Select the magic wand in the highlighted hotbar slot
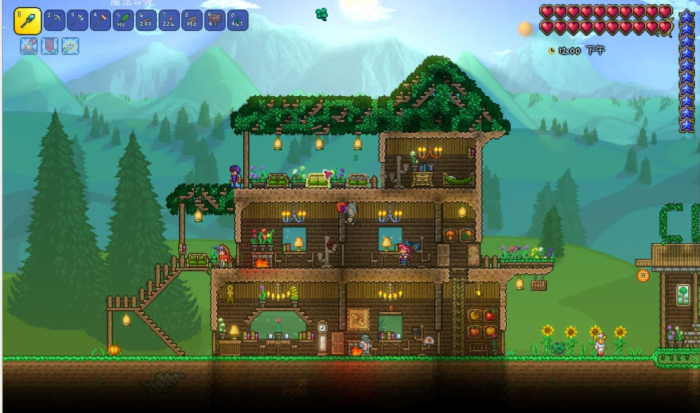This screenshot has width=700, height=413. (27, 19)
